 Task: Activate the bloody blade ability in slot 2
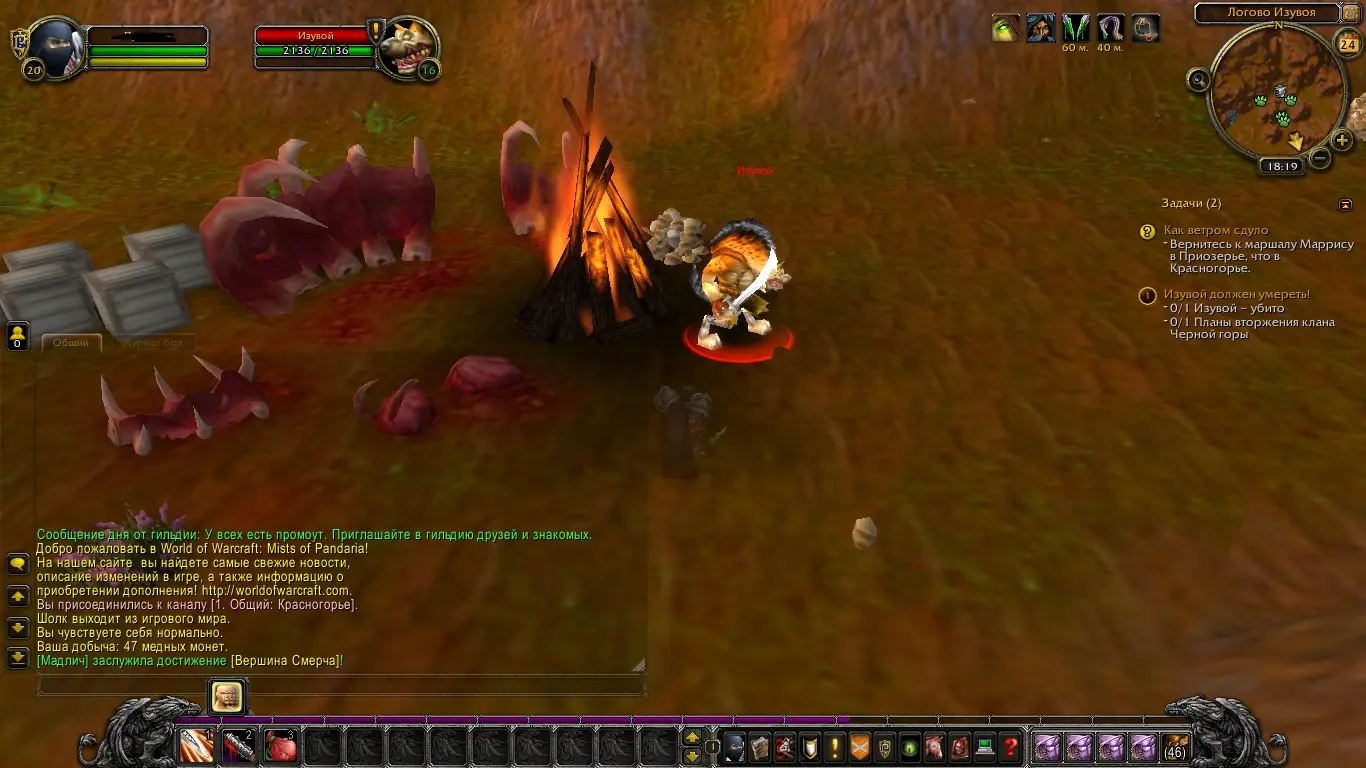click(239, 746)
